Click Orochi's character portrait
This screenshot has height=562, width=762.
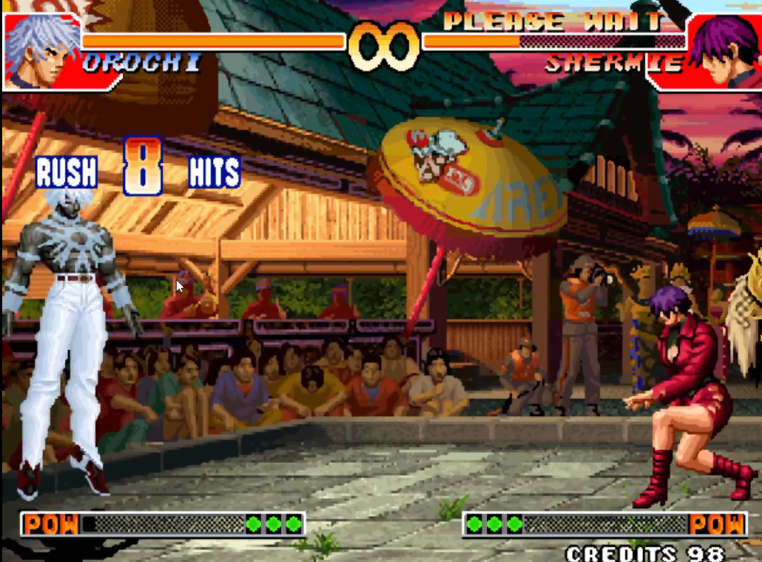(40, 50)
